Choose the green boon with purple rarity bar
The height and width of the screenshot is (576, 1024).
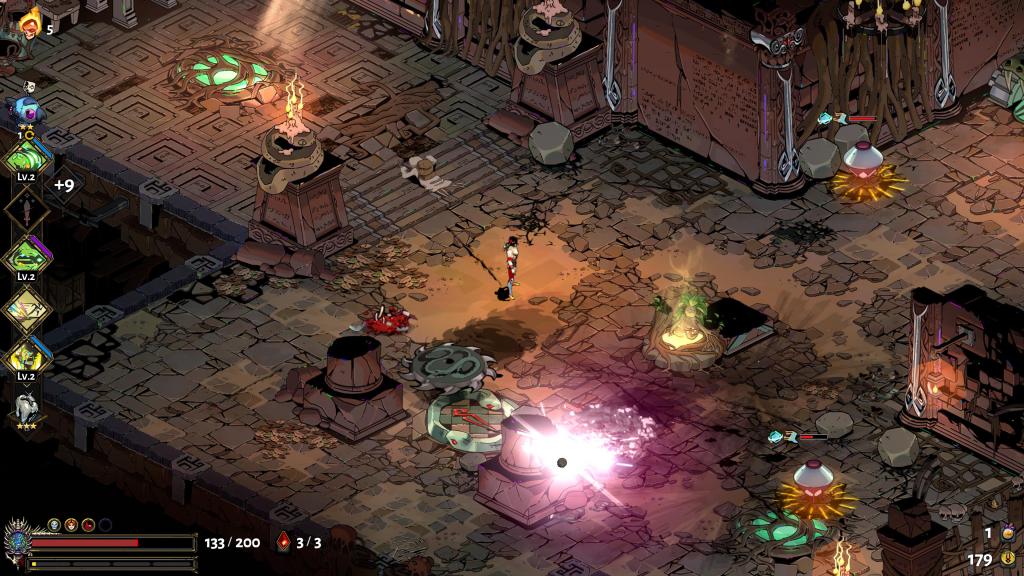pos(27,256)
